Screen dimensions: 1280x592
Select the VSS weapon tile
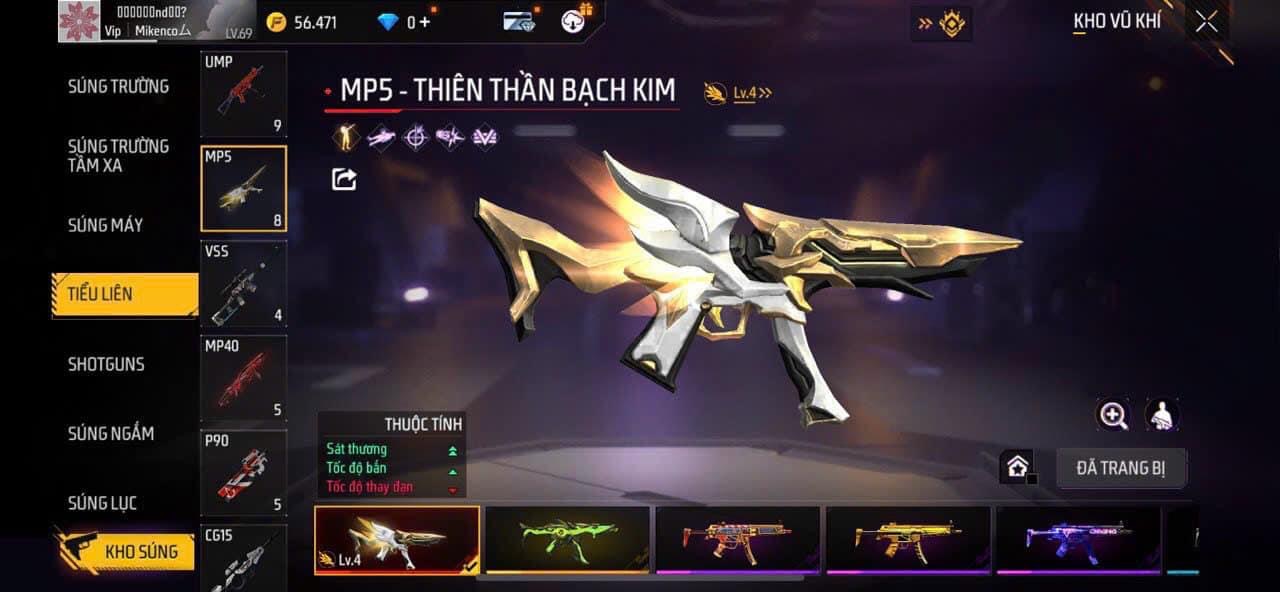pyautogui.click(x=243, y=284)
